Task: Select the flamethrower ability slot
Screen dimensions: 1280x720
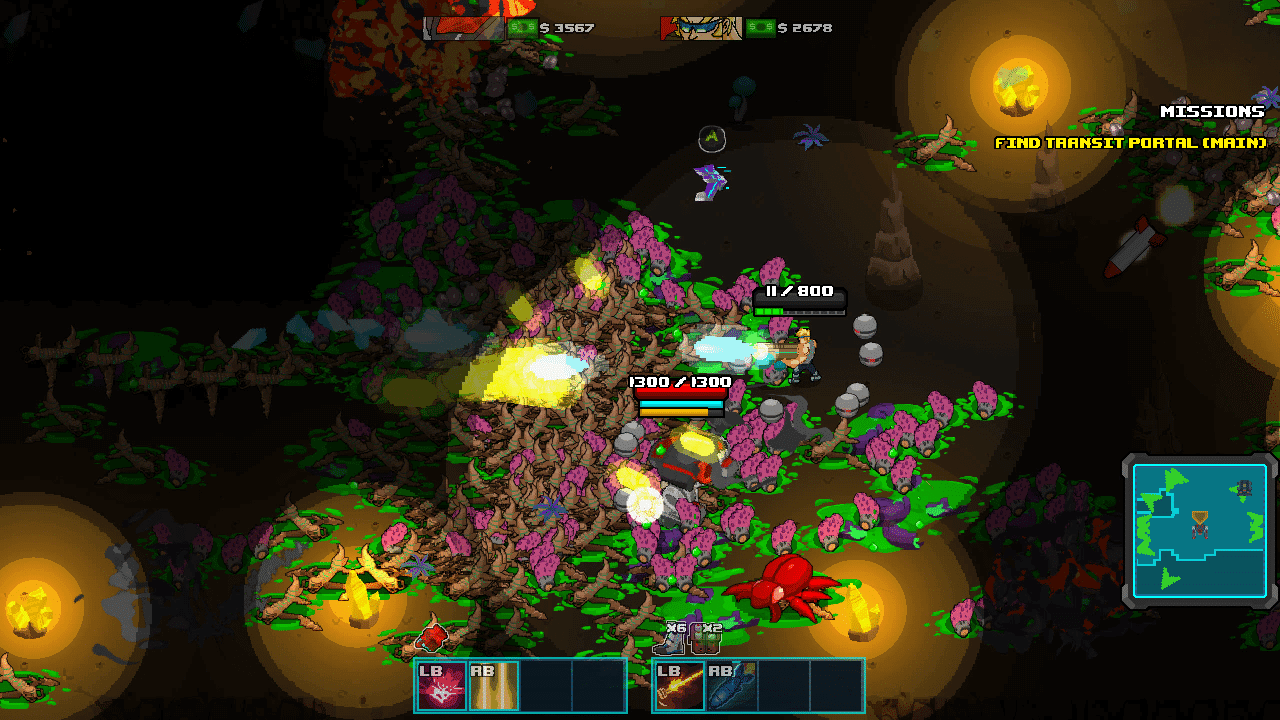Action: tap(680, 686)
